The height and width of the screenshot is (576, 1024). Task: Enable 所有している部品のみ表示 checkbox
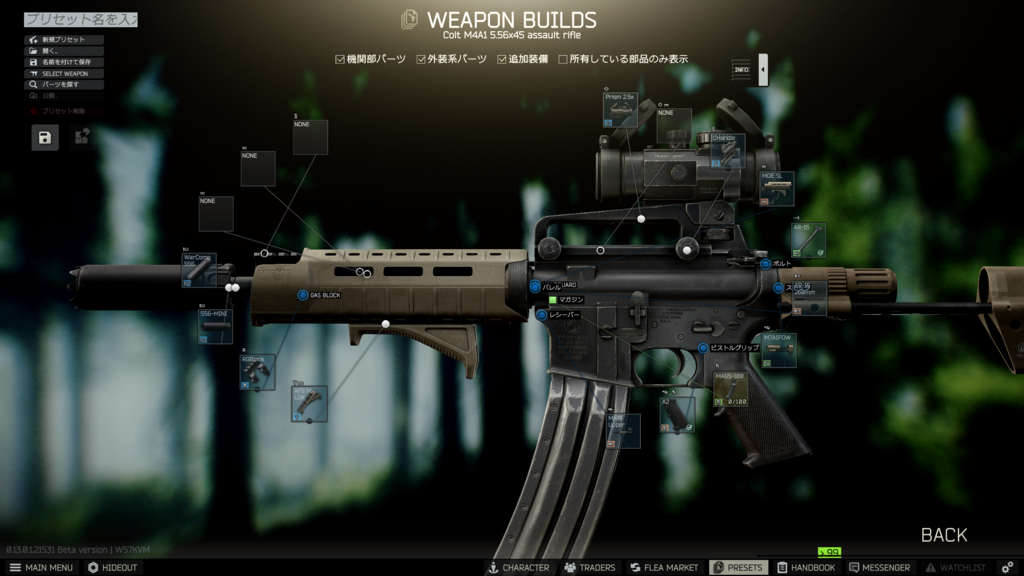[563, 59]
